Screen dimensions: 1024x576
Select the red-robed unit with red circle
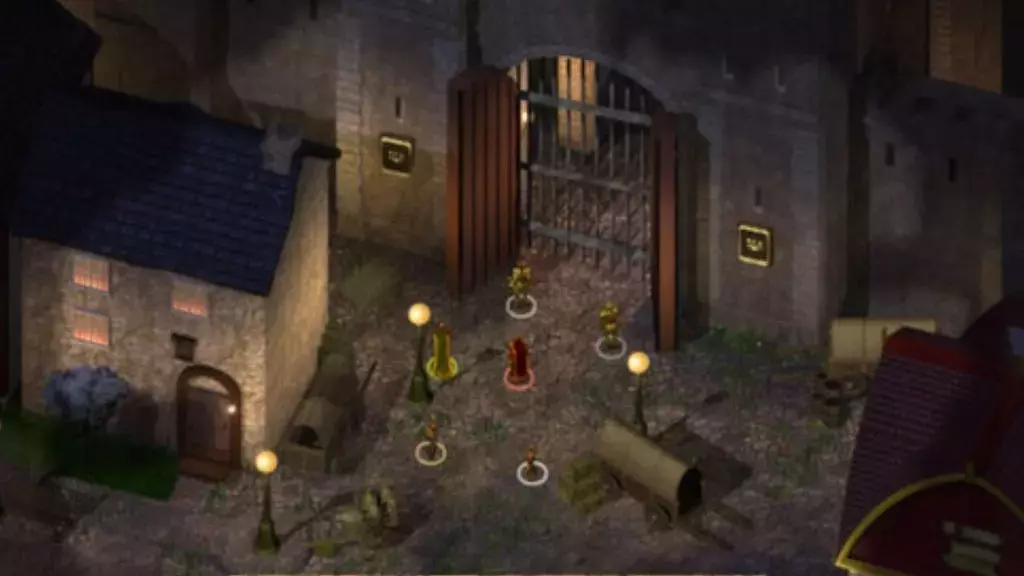518,362
